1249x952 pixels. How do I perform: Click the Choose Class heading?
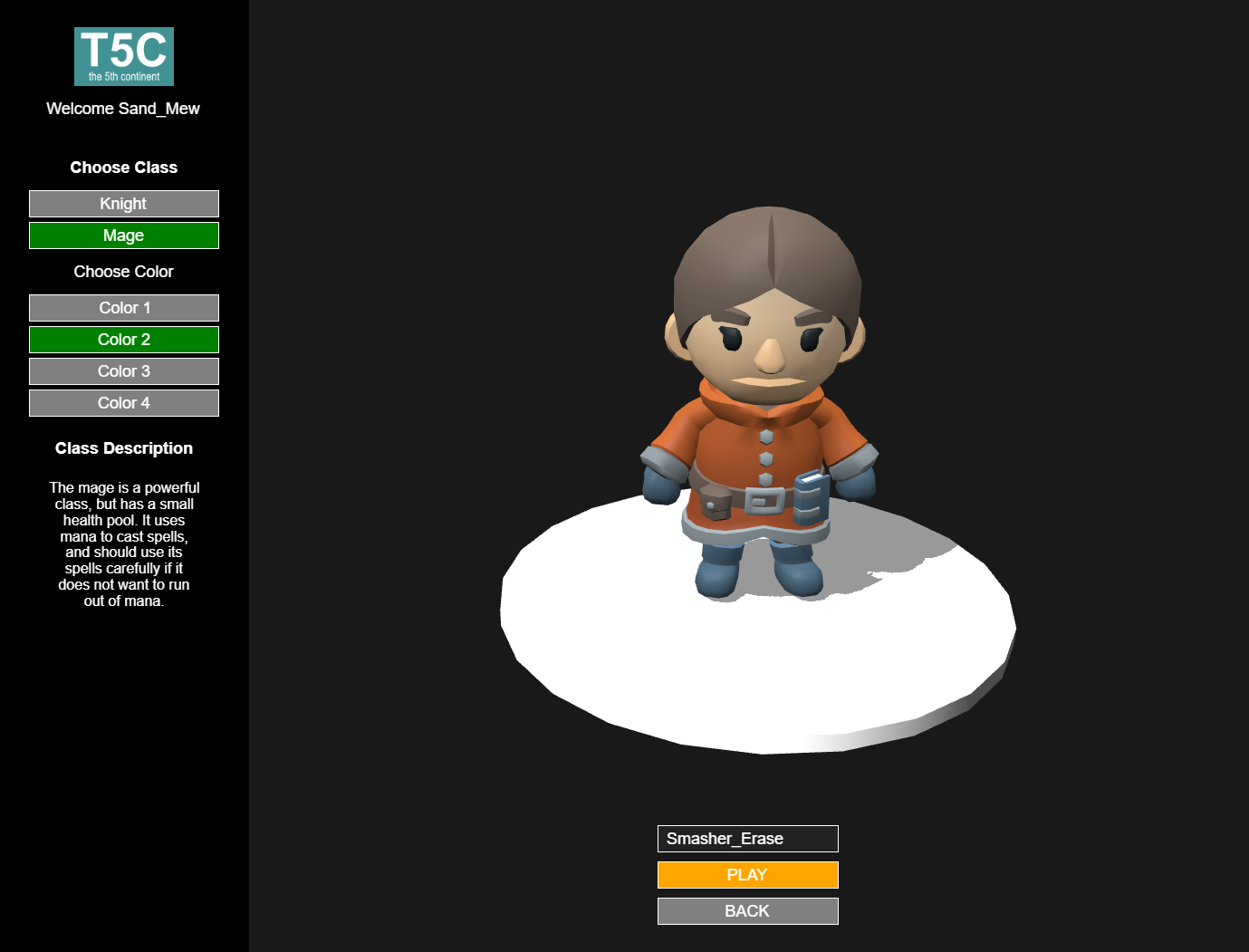click(123, 167)
